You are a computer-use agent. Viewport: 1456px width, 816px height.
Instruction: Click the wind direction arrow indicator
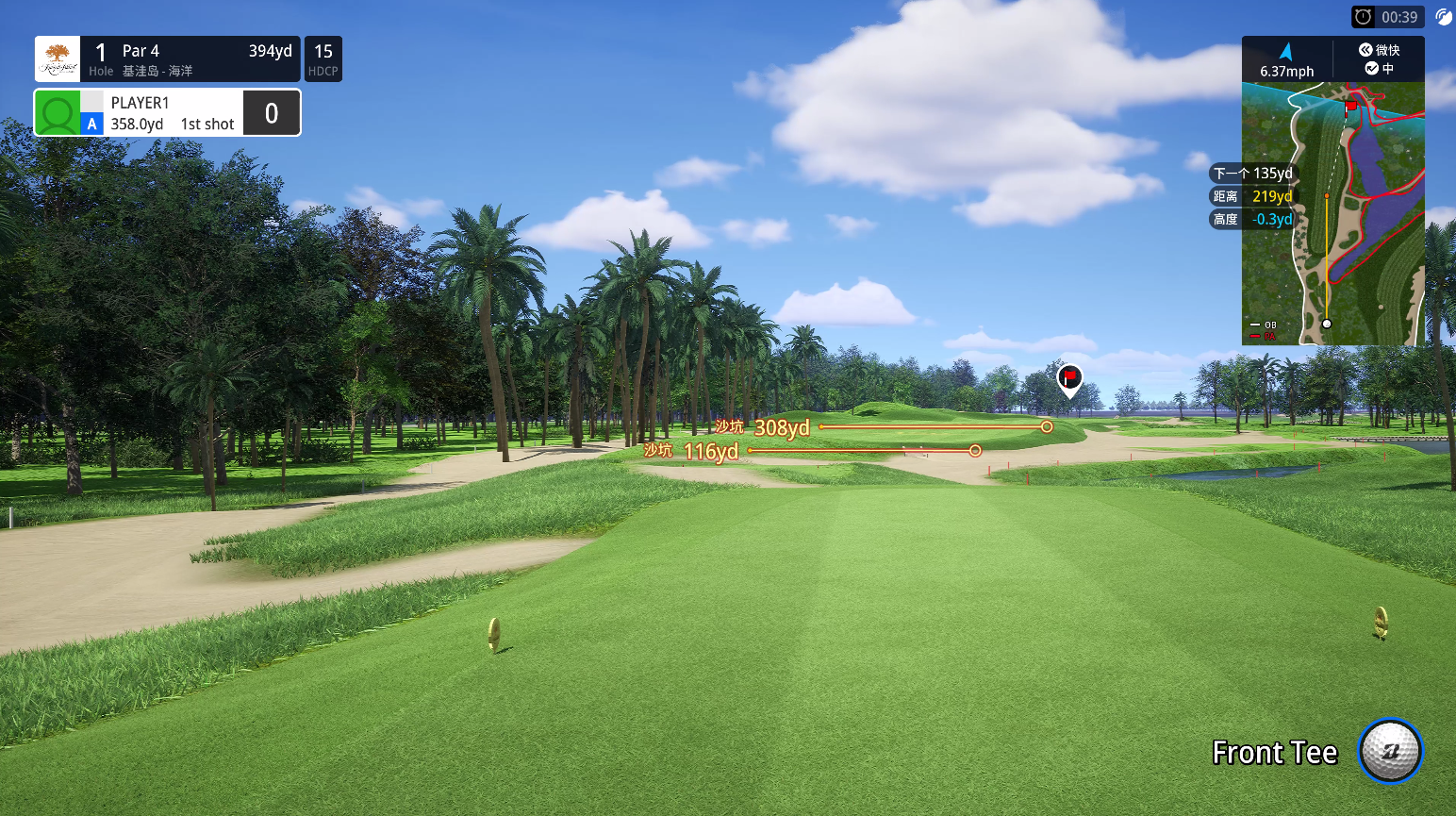click(1286, 52)
